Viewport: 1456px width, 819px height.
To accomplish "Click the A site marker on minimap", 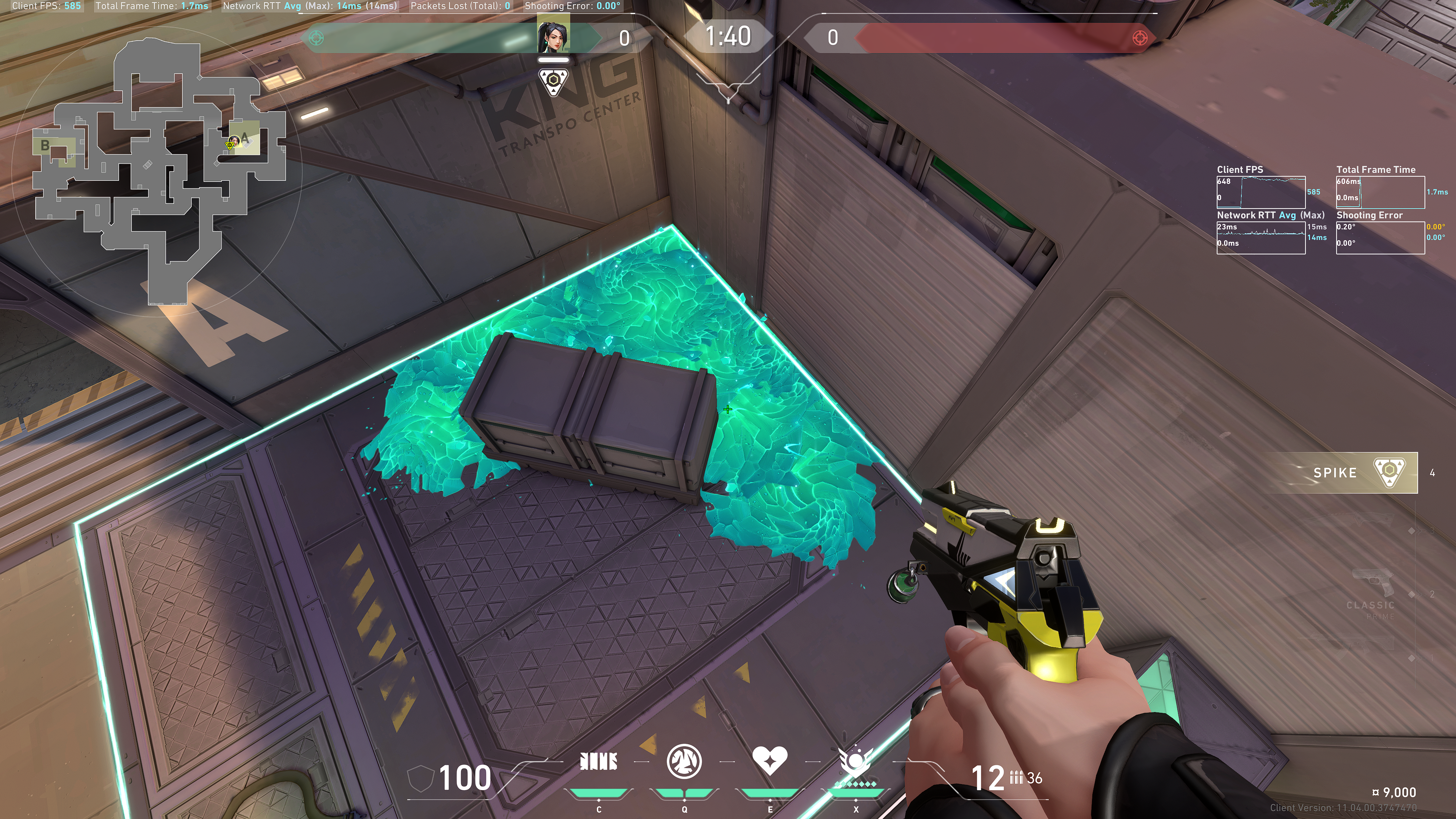I will 245,138.
